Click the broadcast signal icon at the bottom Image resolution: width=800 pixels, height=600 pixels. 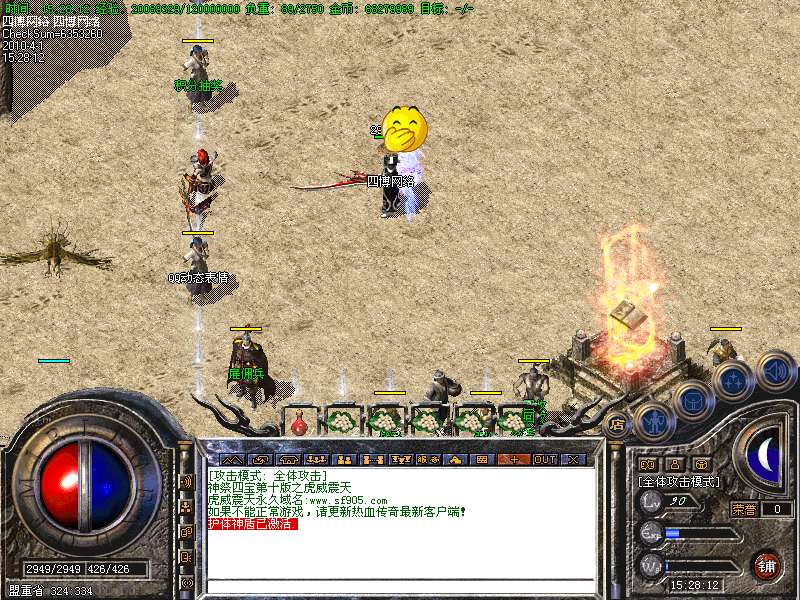coord(186,582)
